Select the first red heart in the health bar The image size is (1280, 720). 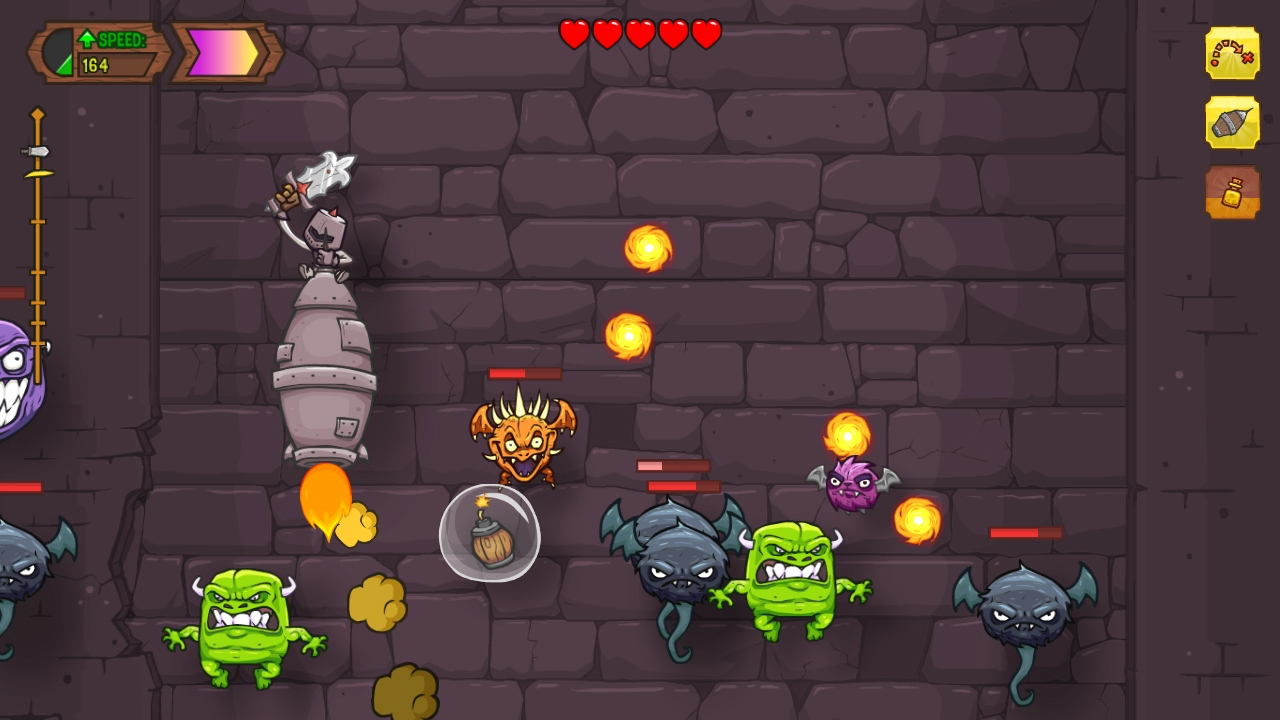[573, 33]
